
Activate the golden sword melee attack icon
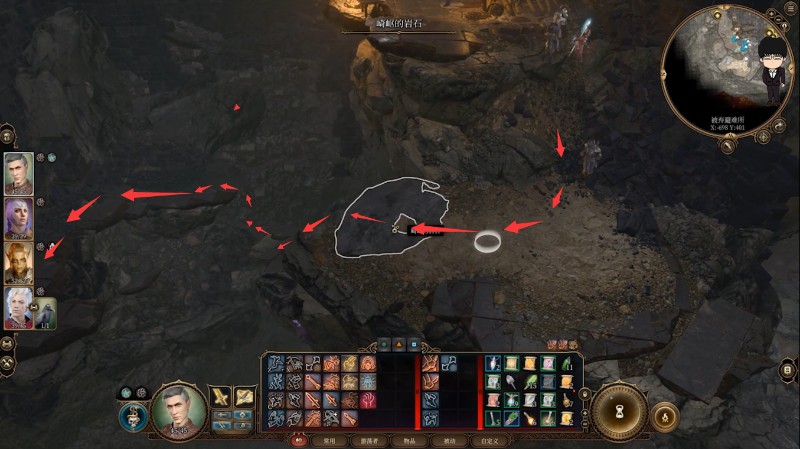click(221, 398)
